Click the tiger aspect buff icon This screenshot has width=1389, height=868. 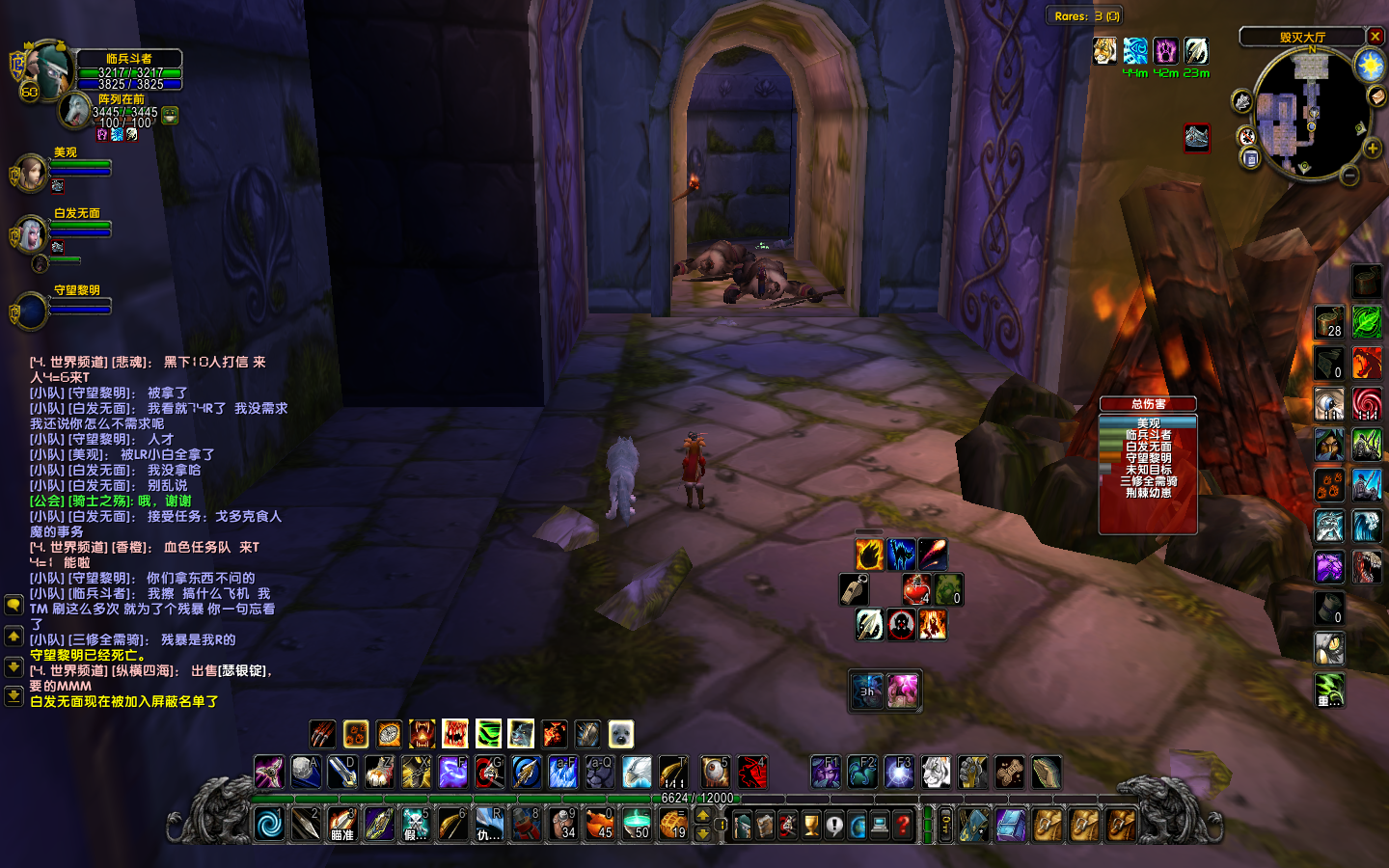pos(1104,51)
